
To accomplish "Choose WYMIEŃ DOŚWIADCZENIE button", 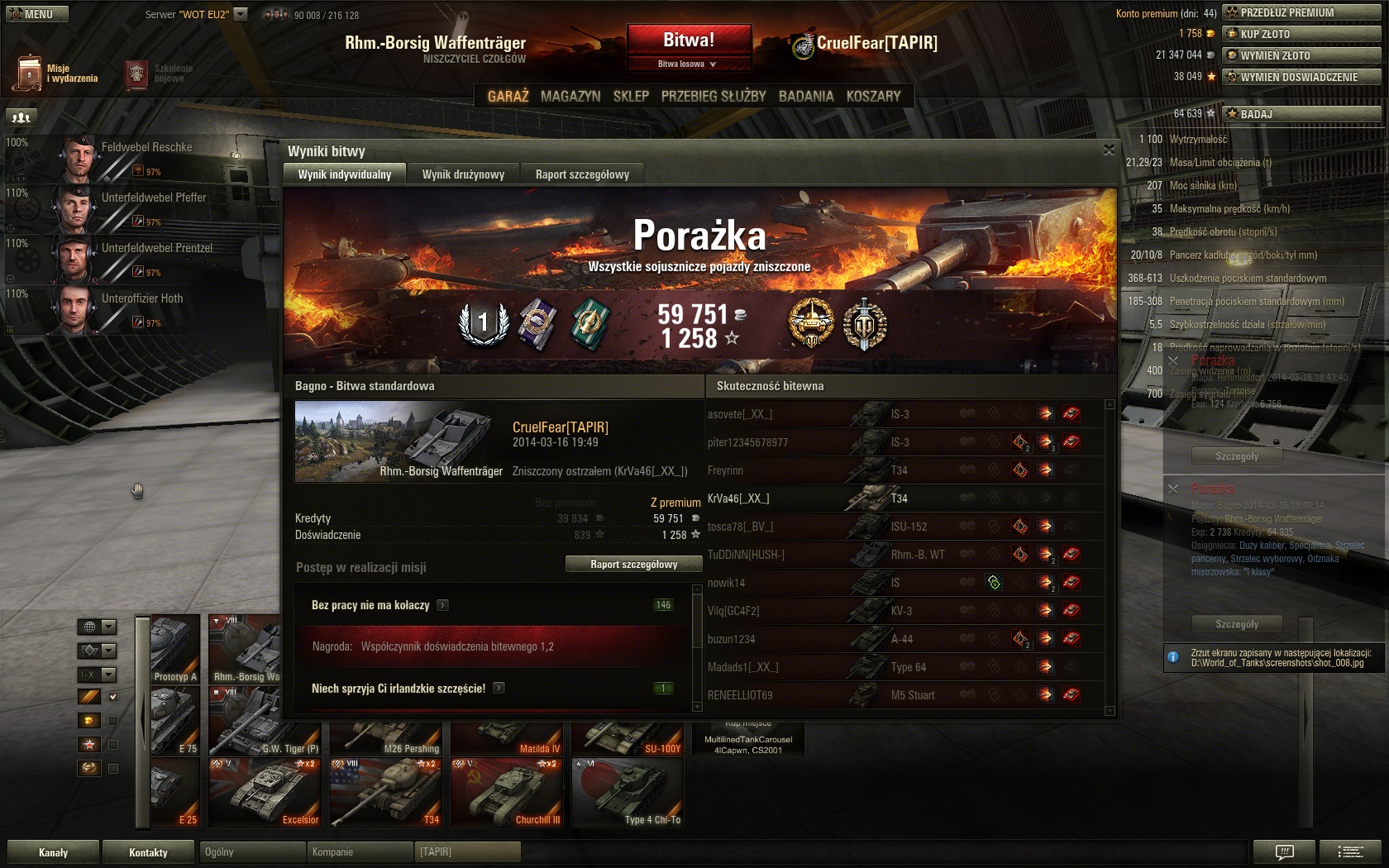I will [x=1301, y=77].
